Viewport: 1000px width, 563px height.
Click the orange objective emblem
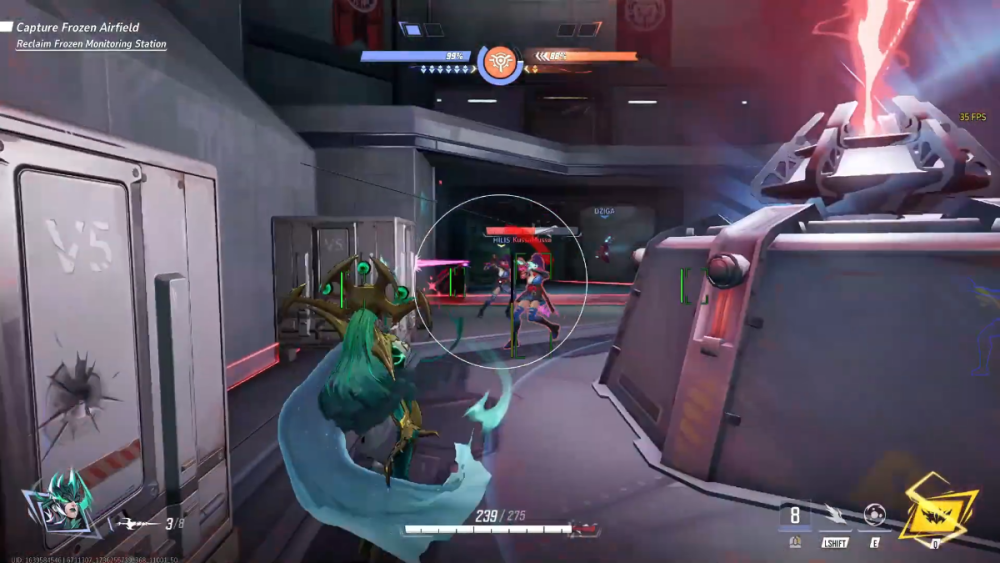point(499,62)
